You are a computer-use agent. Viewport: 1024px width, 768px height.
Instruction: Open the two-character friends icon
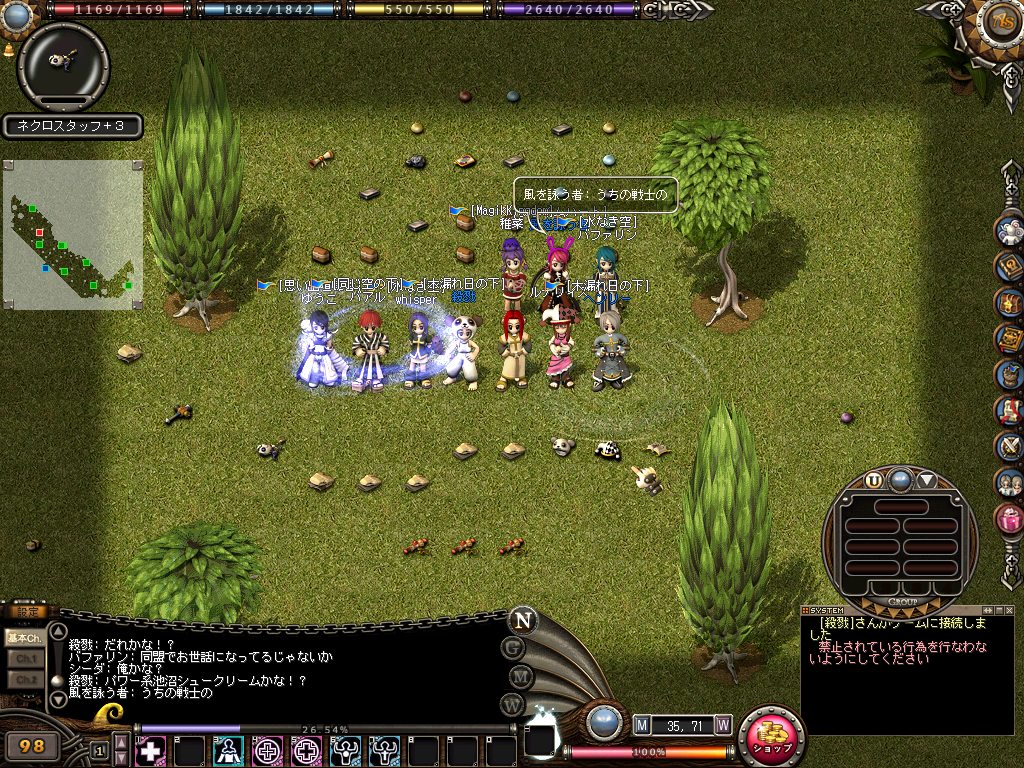[1010, 482]
